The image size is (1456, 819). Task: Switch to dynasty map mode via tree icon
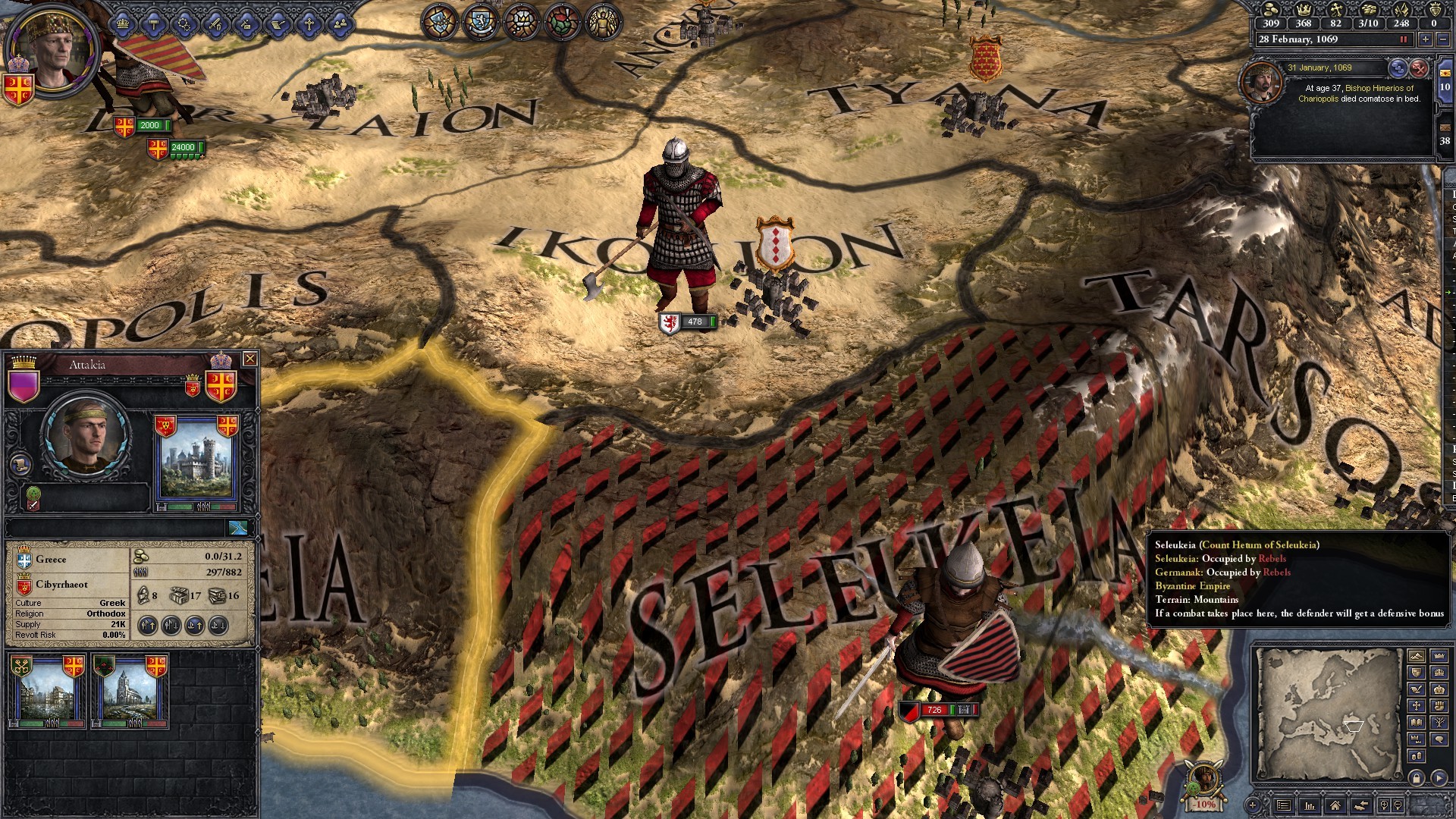coord(1439,723)
